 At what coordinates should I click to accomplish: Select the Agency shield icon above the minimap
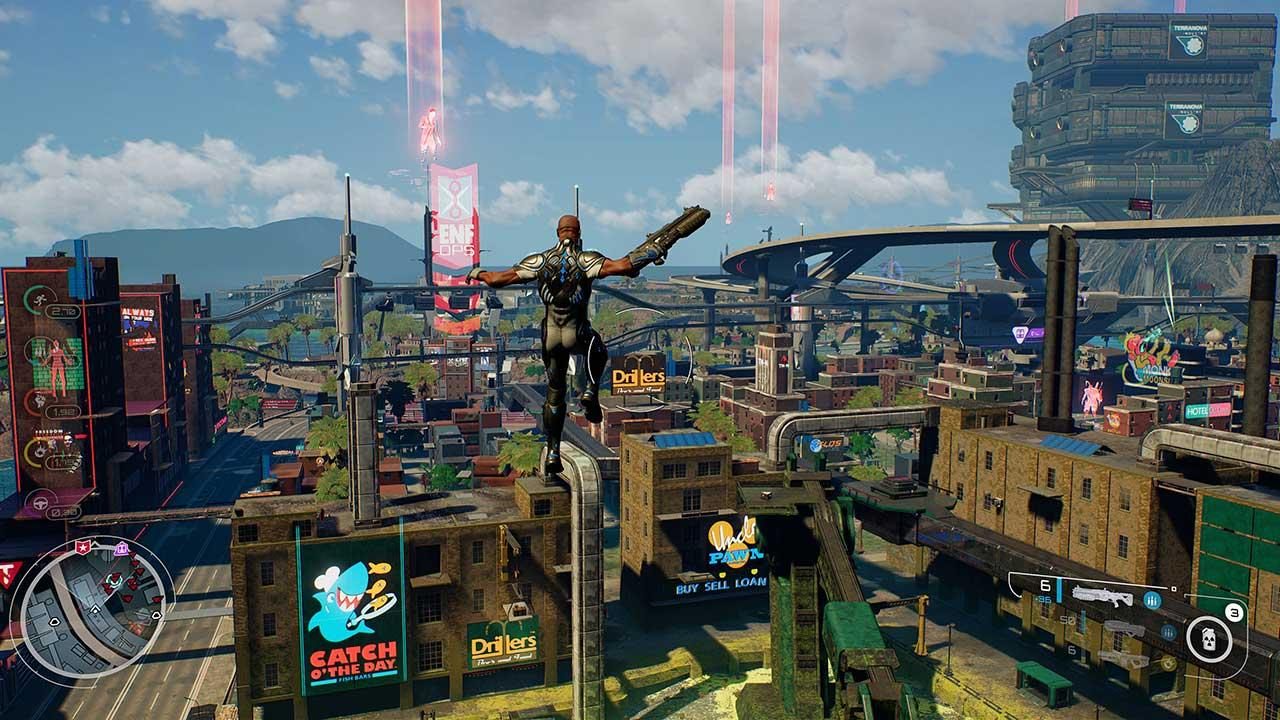pos(83,547)
